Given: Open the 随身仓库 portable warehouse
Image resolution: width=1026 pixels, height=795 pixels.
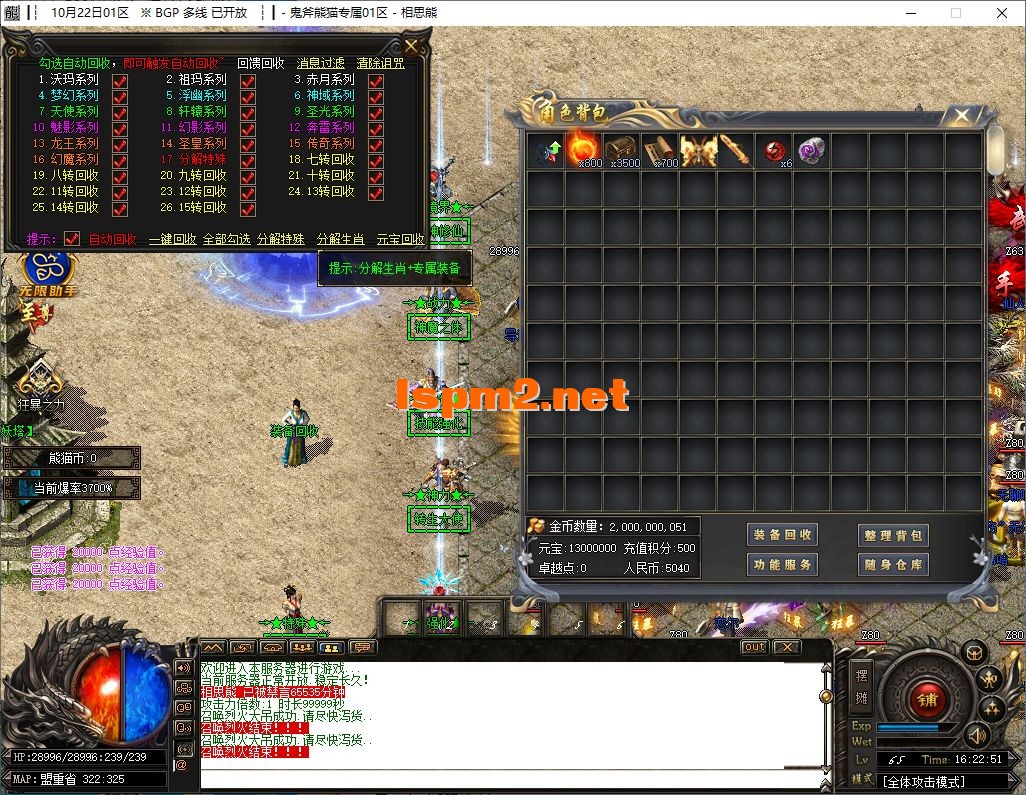Looking at the screenshot, I should point(893,565).
